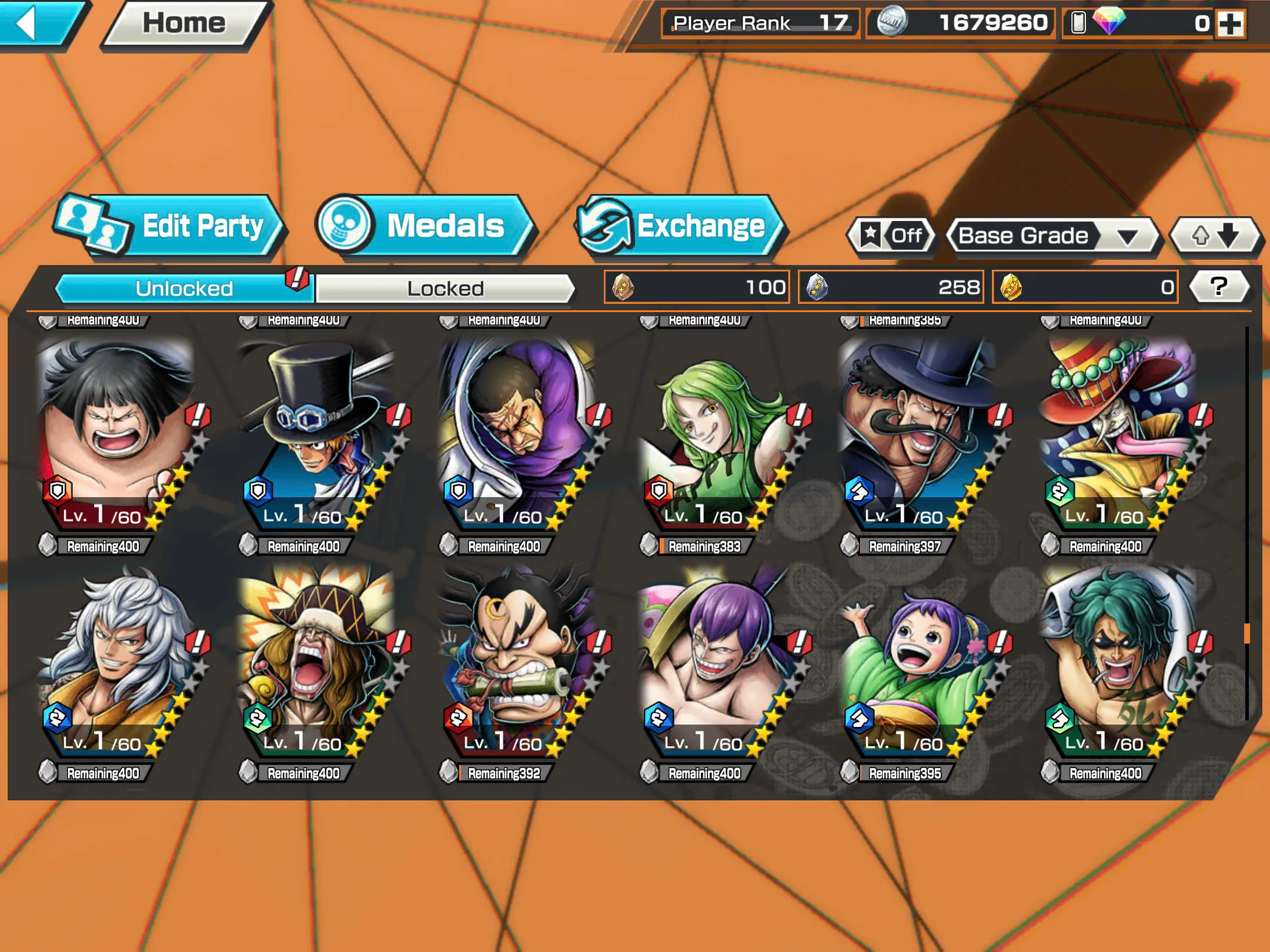Select the Unlocked tab
1270x952 pixels.
pyautogui.click(x=182, y=287)
